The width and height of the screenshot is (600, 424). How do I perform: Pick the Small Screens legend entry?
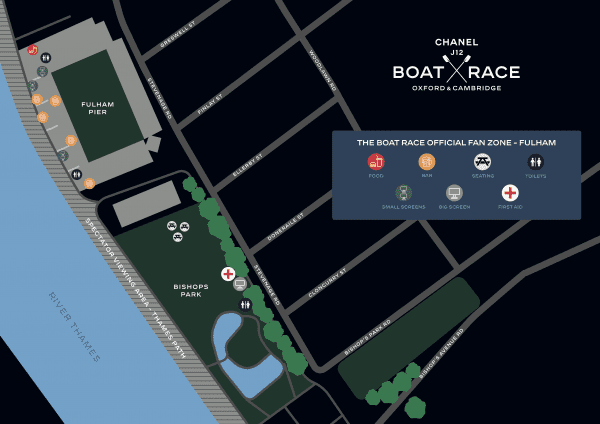[403, 193]
